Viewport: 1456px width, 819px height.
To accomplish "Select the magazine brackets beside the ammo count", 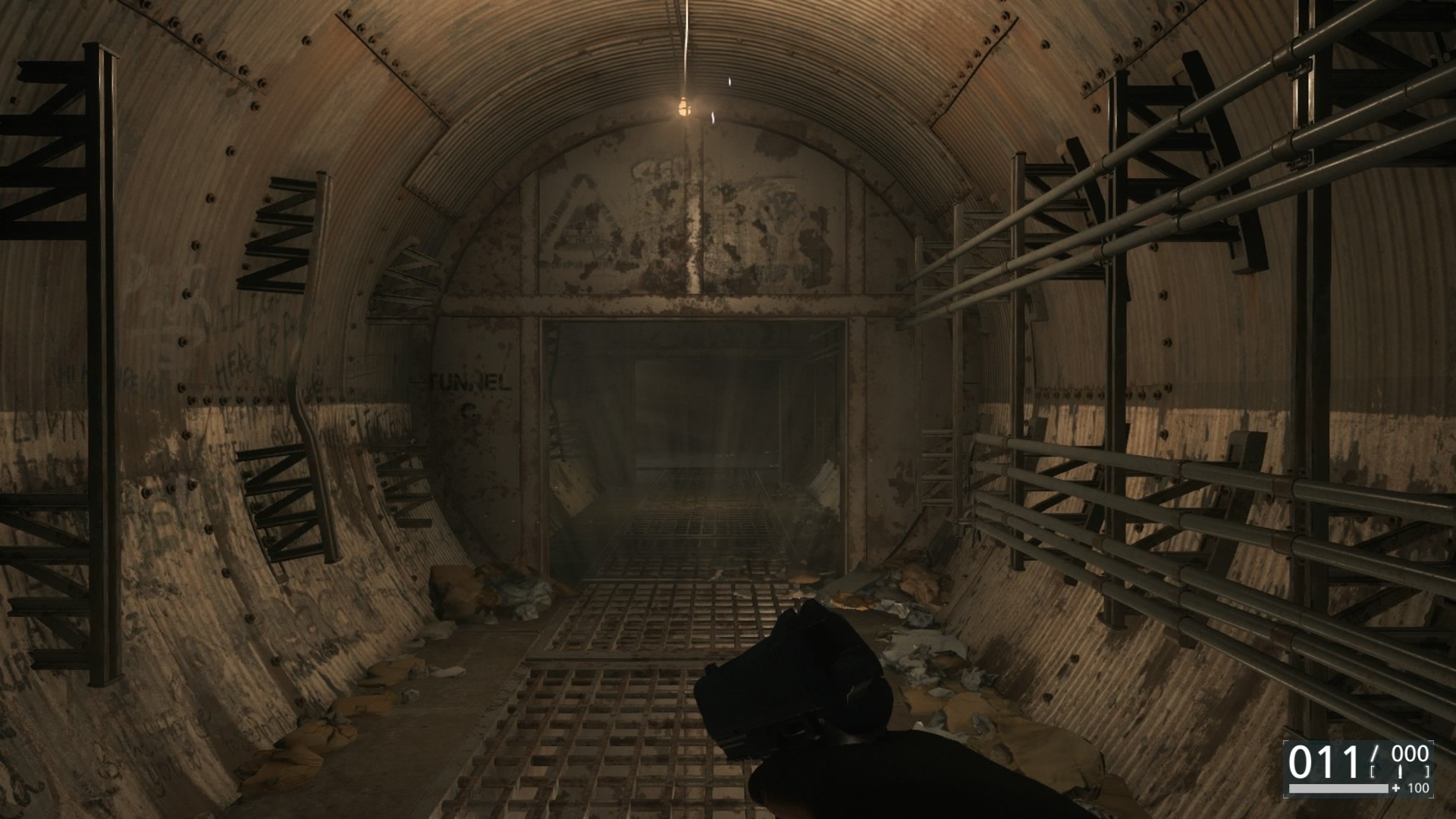I will (x=1373, y=771).
